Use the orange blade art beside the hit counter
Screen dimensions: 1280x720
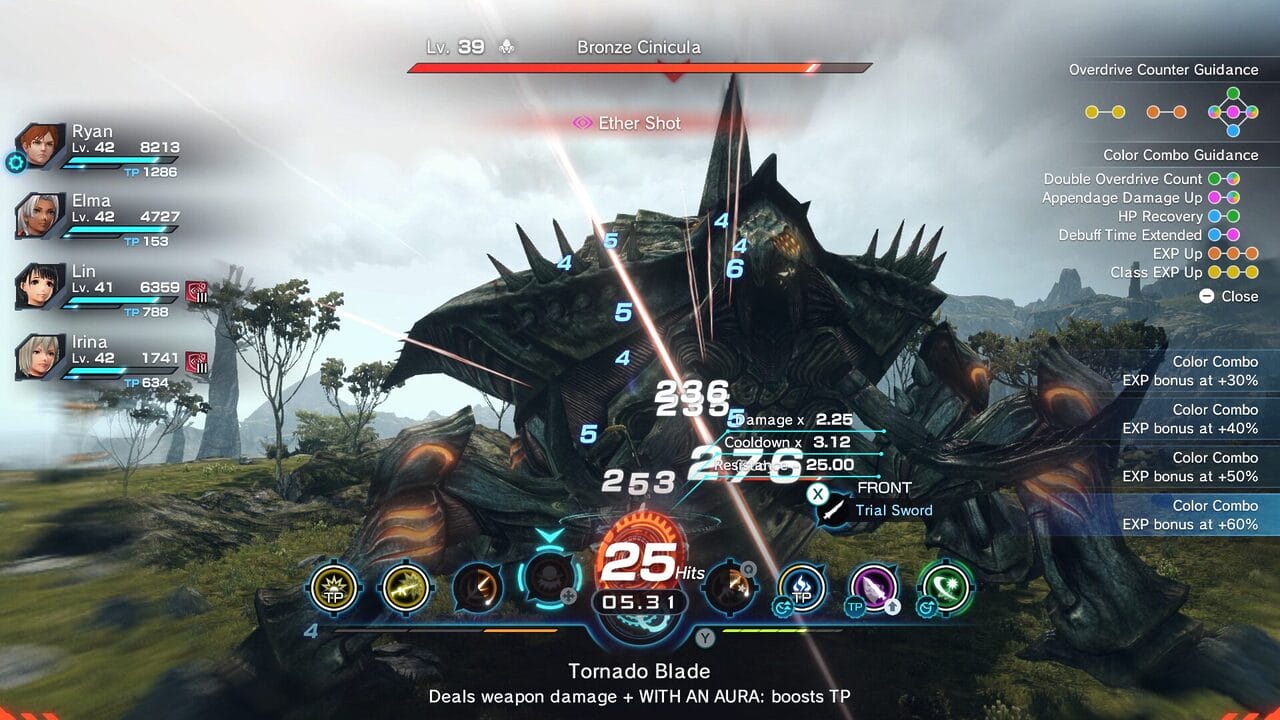click(x=728, y=587)
